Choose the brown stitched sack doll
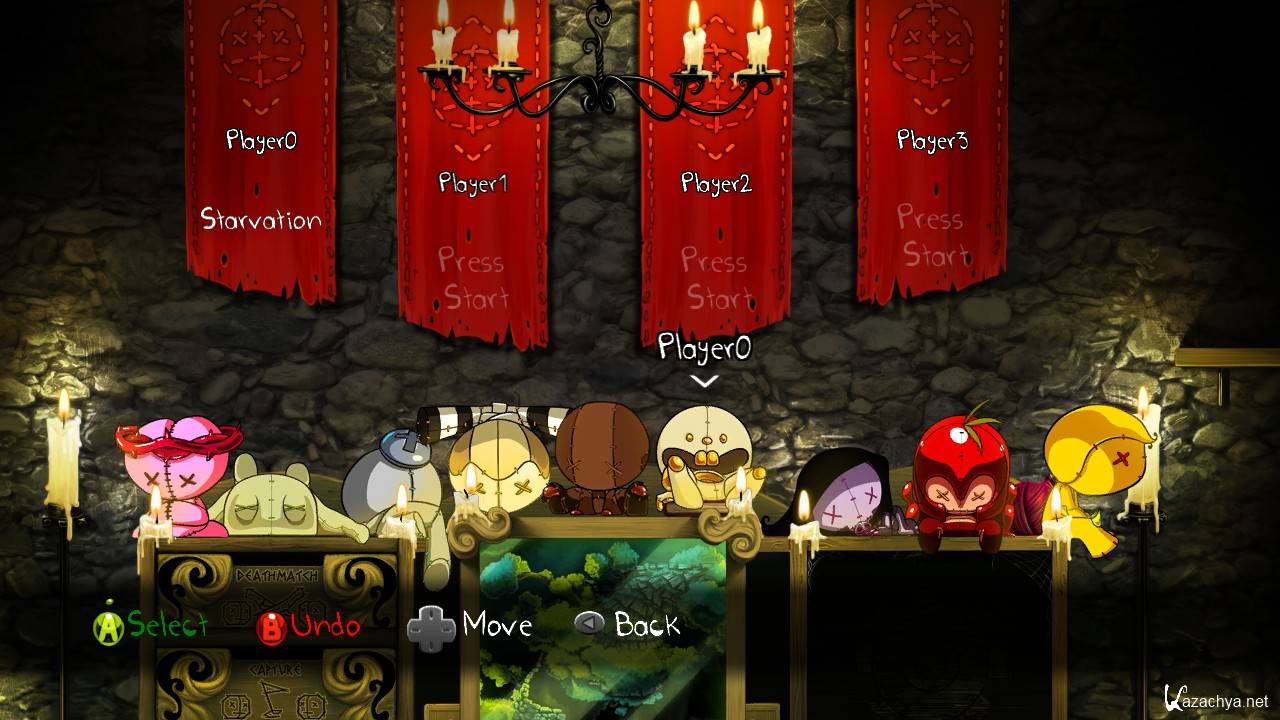 (x=603, y=455)
